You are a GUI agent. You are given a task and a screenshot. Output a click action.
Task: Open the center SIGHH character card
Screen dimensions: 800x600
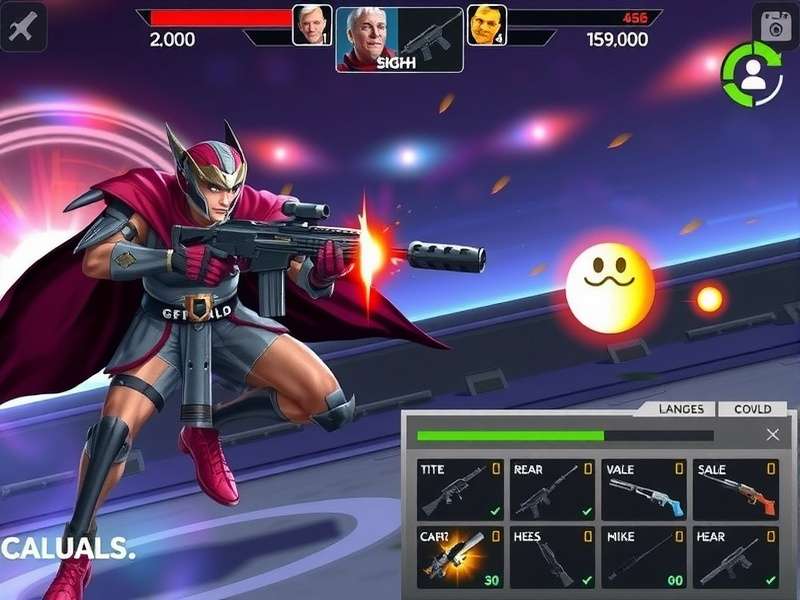click(399, 40)
